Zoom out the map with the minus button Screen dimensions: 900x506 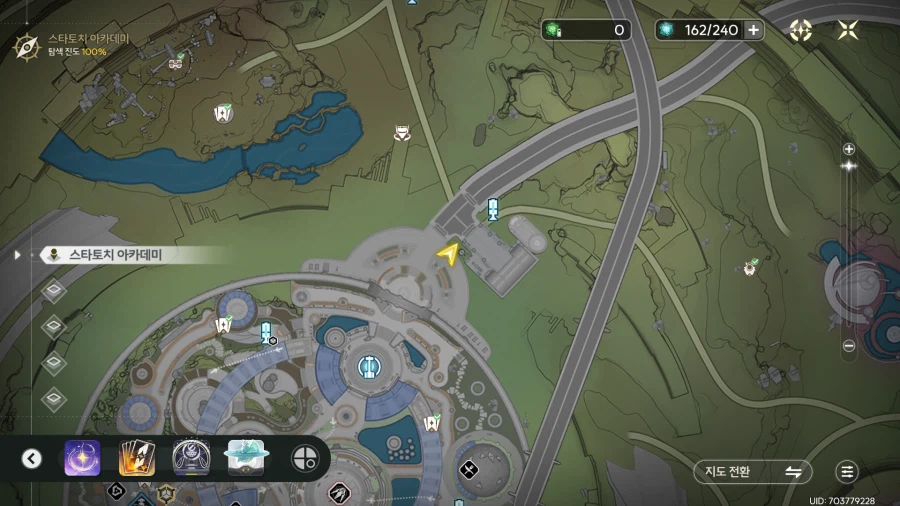tap(849, 346)
